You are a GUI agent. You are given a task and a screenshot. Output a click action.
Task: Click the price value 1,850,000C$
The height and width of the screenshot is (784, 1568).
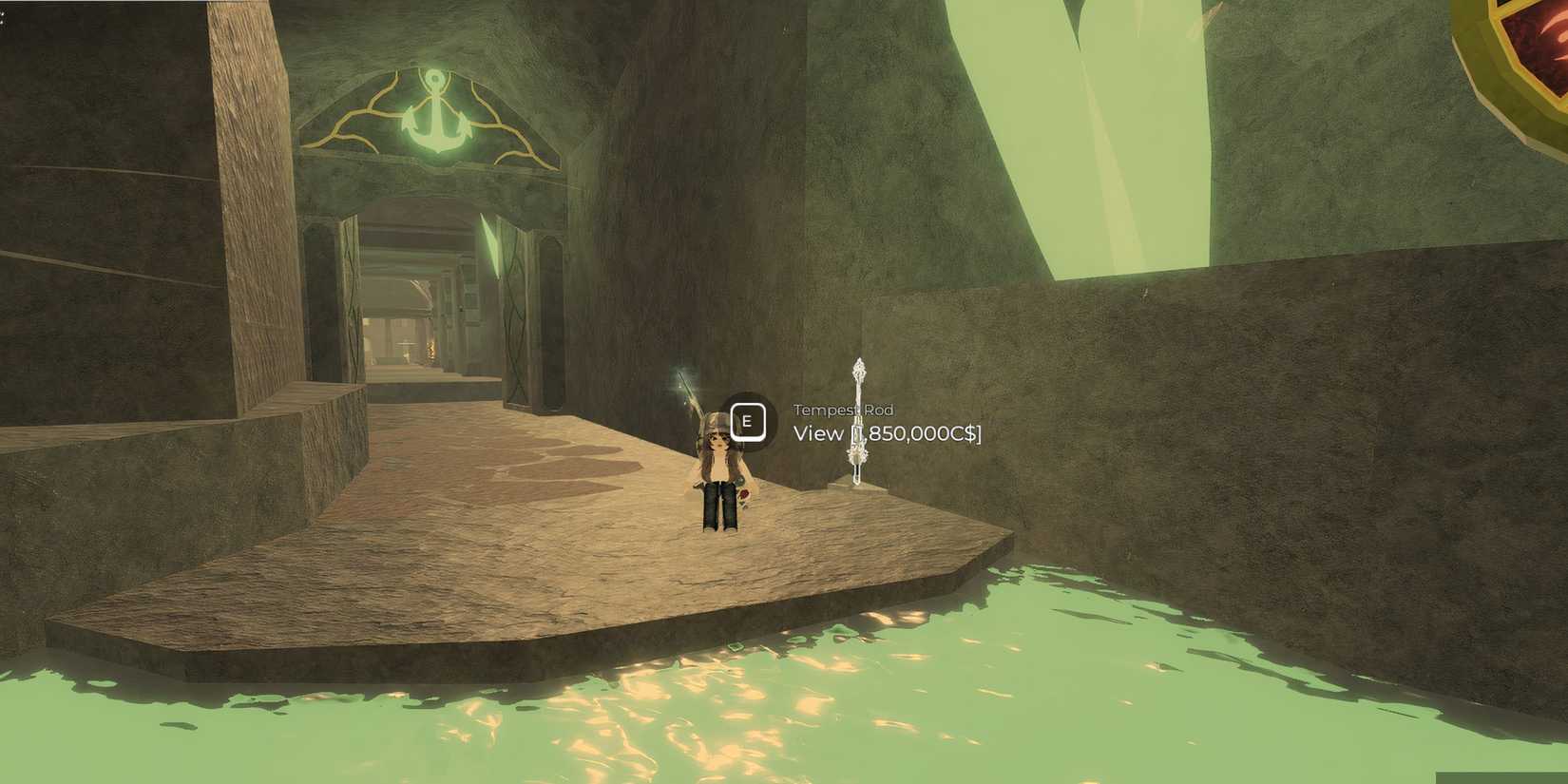tap(915, 434)
